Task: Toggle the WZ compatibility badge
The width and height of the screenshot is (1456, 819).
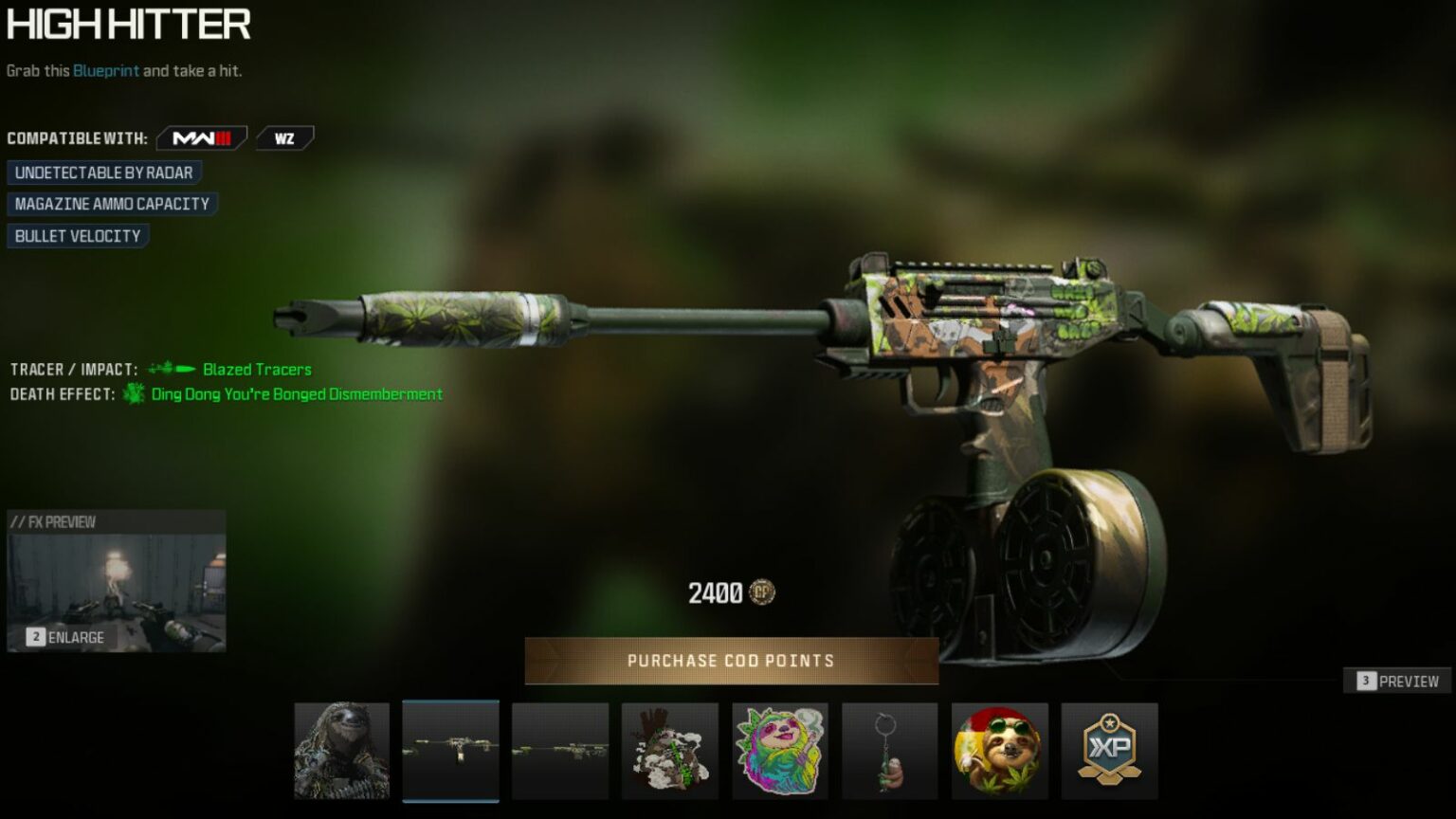Action: click(283, 136)
